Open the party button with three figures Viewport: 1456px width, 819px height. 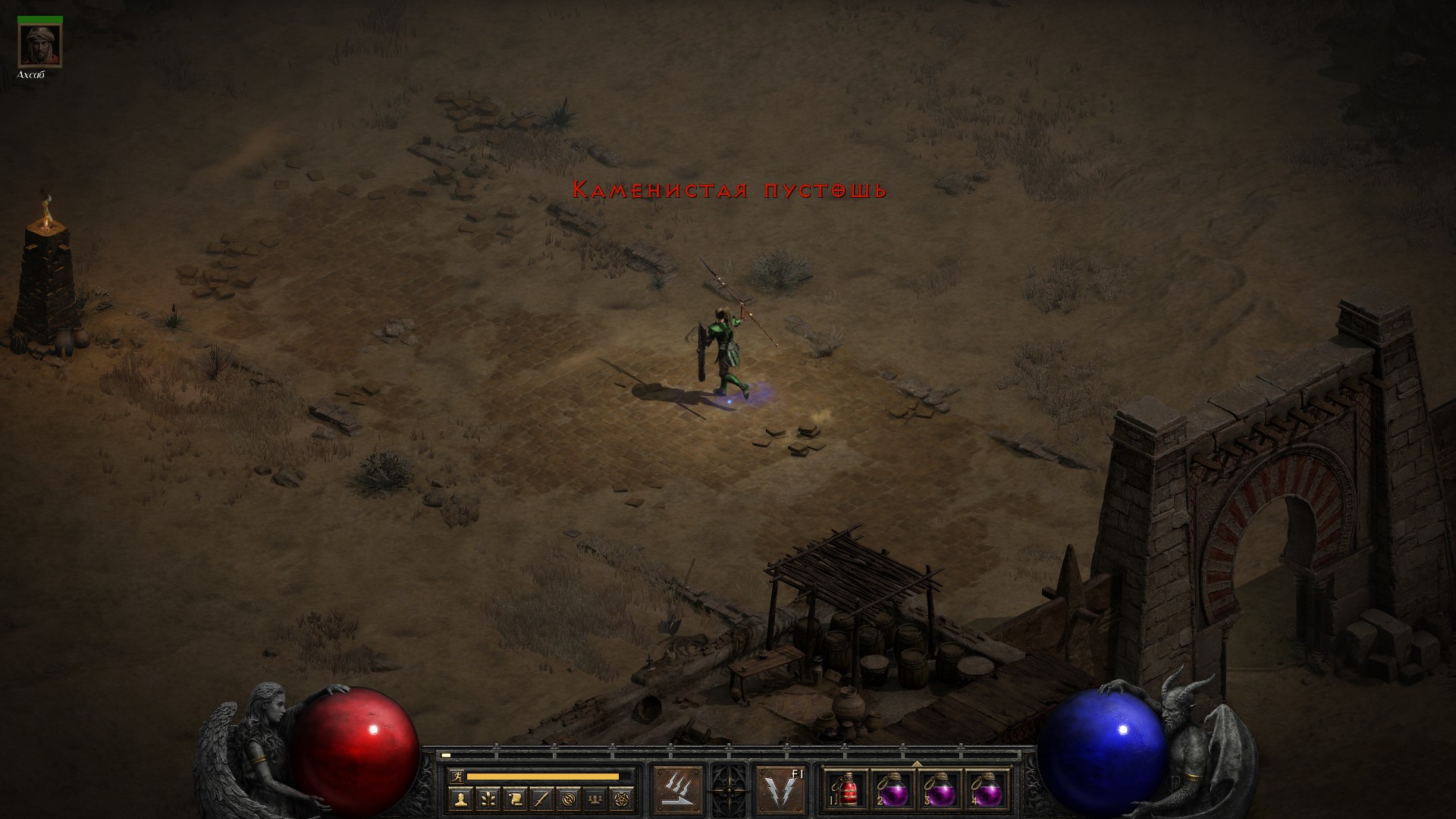point(597,798)
